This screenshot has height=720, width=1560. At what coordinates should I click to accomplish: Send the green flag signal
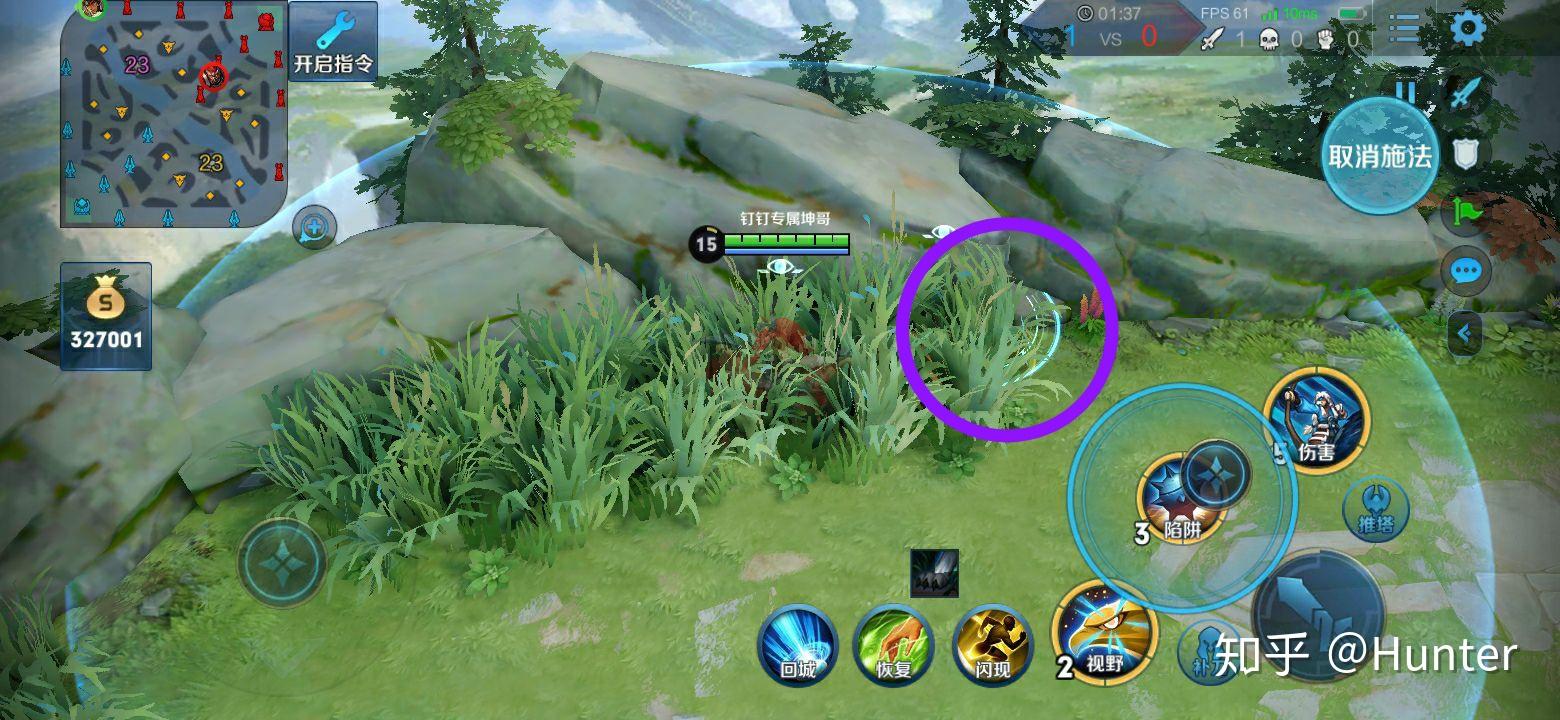click(x=1466, y=212)
